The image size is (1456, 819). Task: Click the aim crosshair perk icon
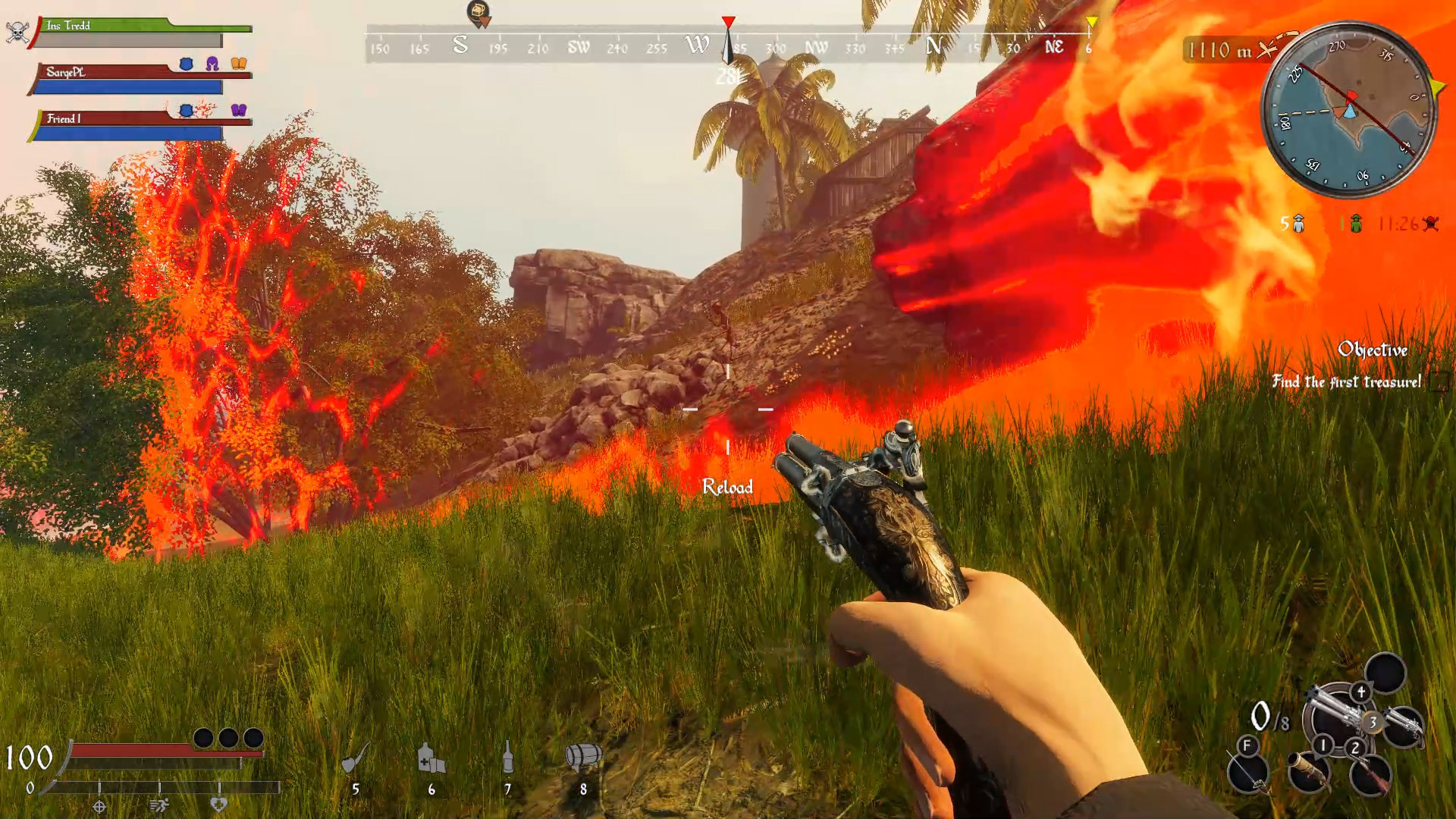point(99,806)
